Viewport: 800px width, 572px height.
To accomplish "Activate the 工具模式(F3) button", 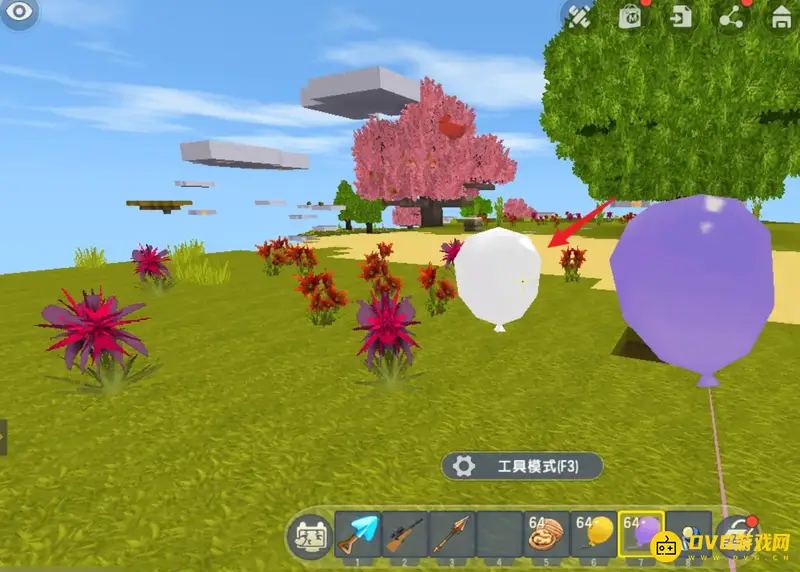I will pyautogui.click(x=523, y=466).
